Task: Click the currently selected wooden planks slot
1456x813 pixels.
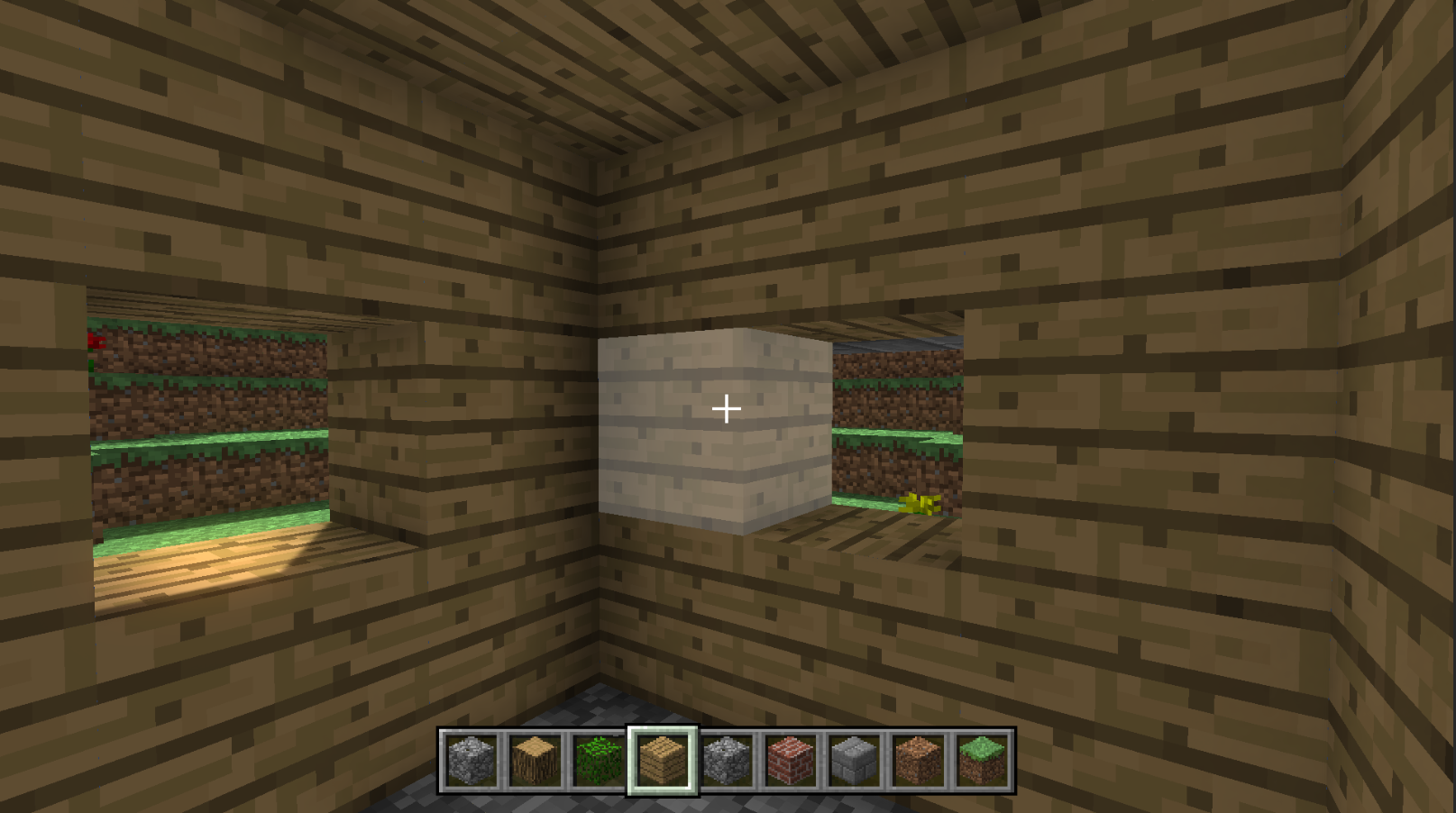Action: (x=663, y=760)
